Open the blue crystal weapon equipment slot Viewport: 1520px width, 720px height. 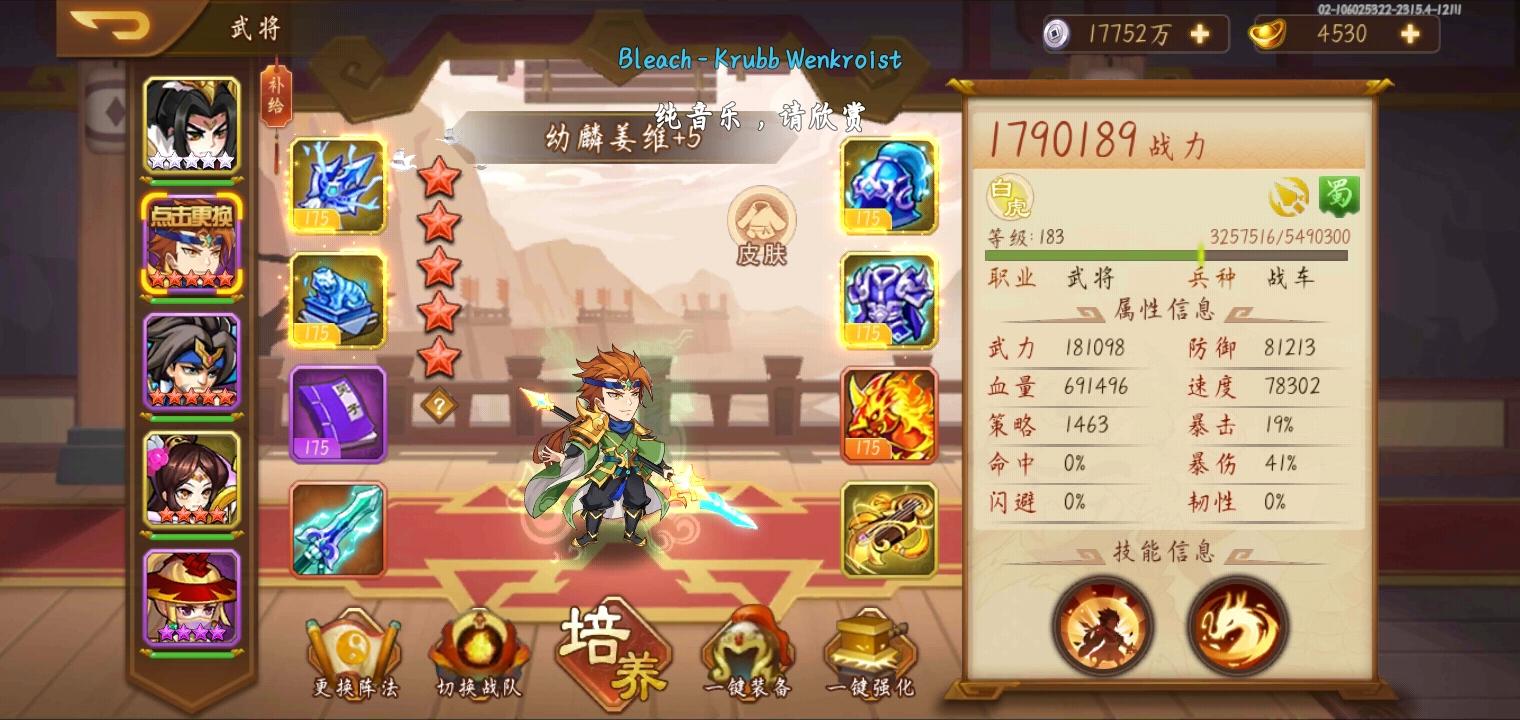point(339,186)
